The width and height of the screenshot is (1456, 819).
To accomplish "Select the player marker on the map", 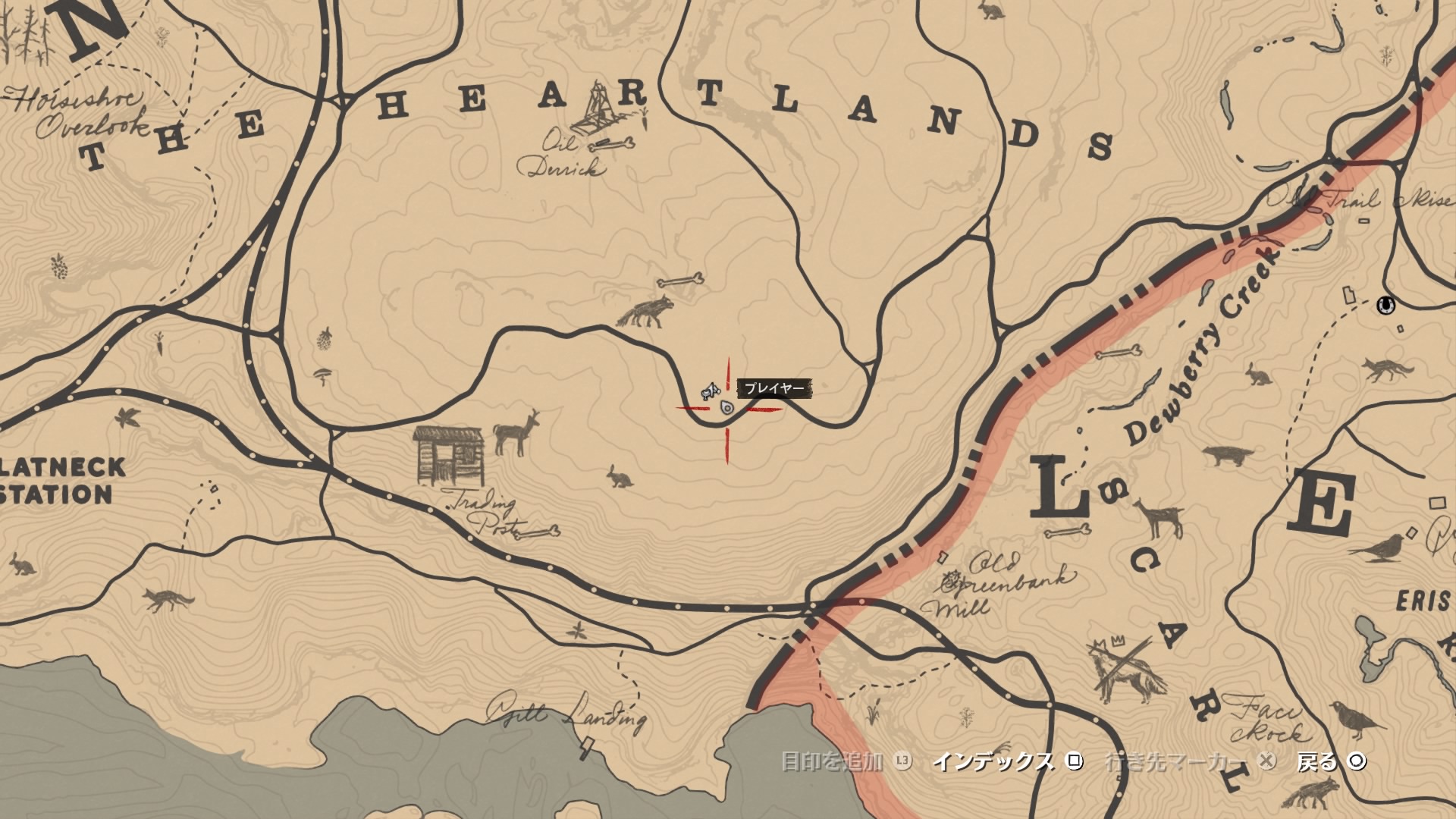I will tap(726, 407).
